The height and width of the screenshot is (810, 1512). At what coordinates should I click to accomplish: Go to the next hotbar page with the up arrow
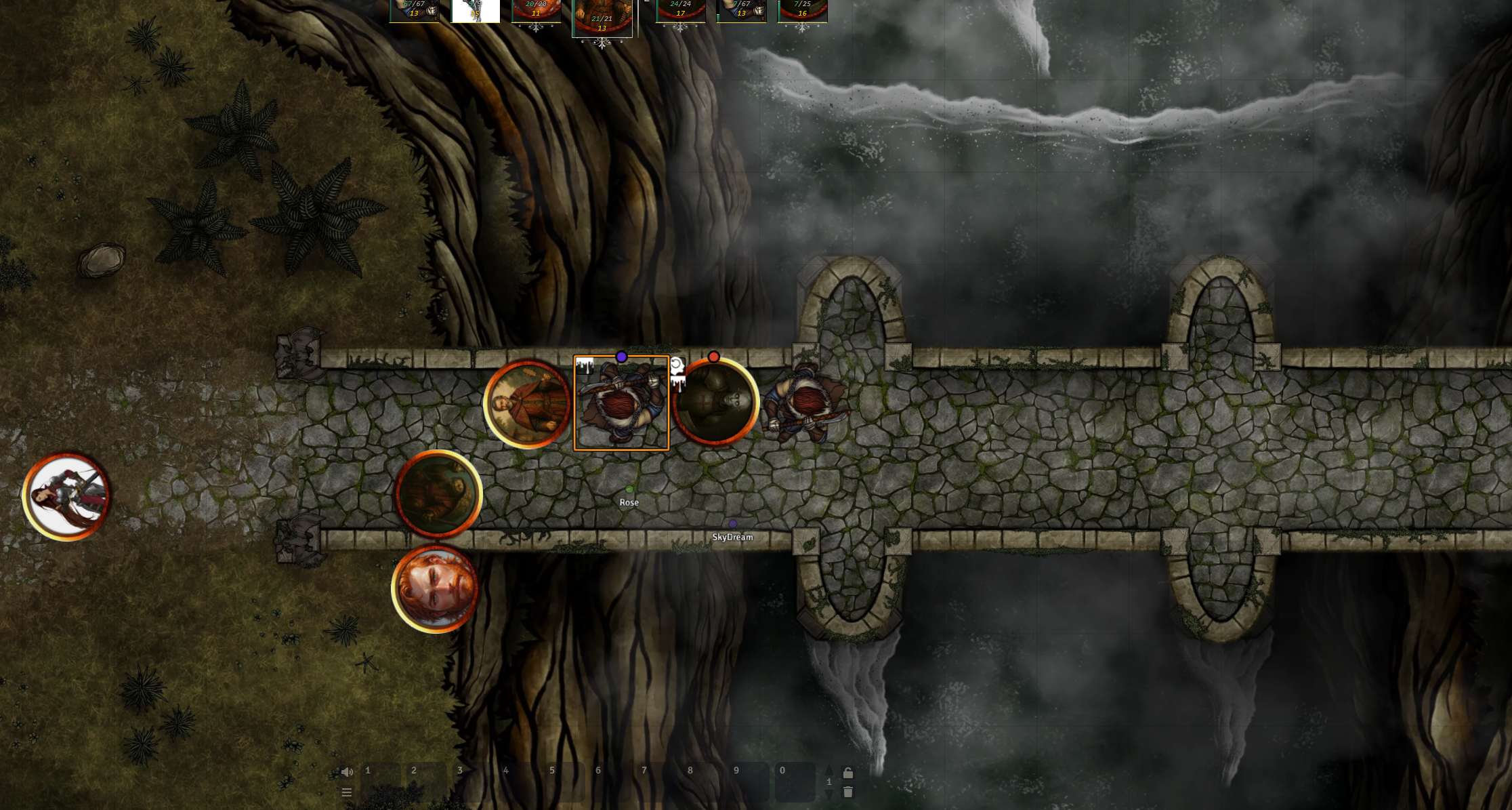click(x=829, y=771)
